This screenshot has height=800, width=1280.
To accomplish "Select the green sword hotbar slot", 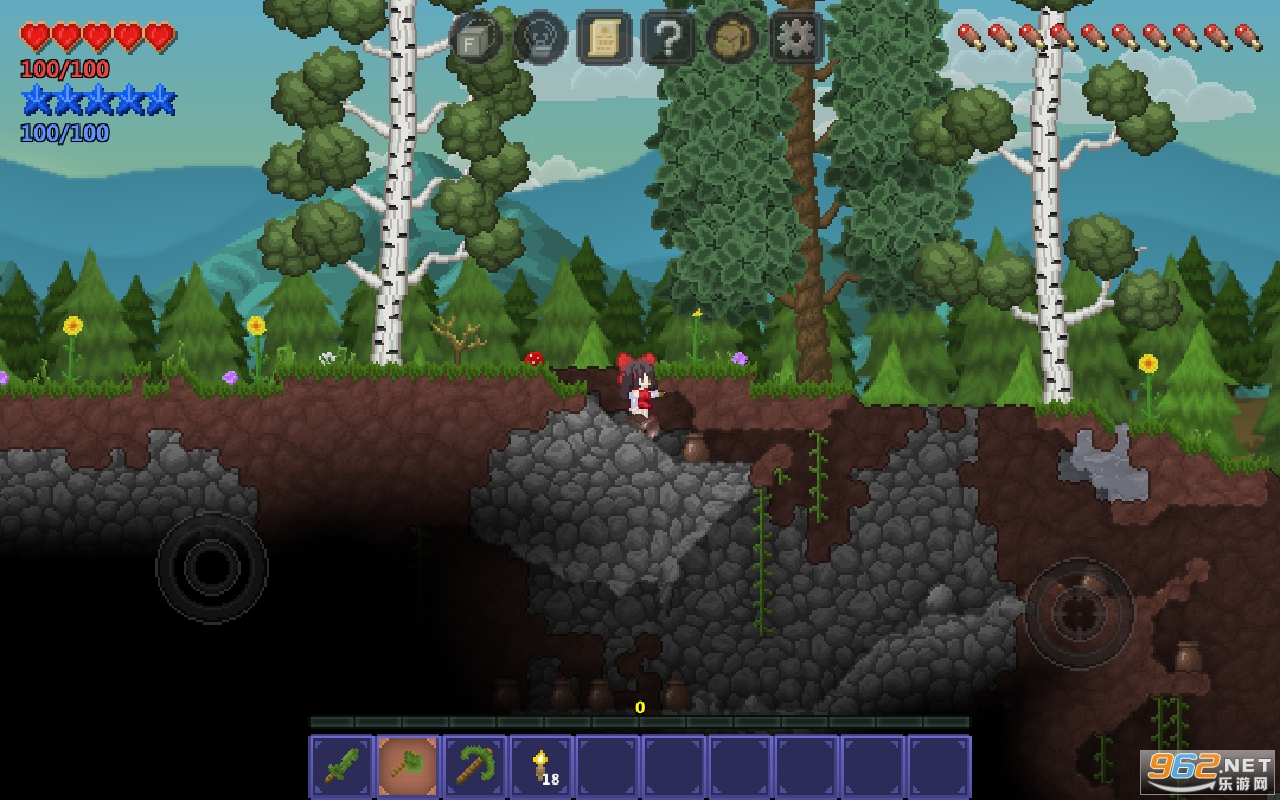I will [342, 767].
